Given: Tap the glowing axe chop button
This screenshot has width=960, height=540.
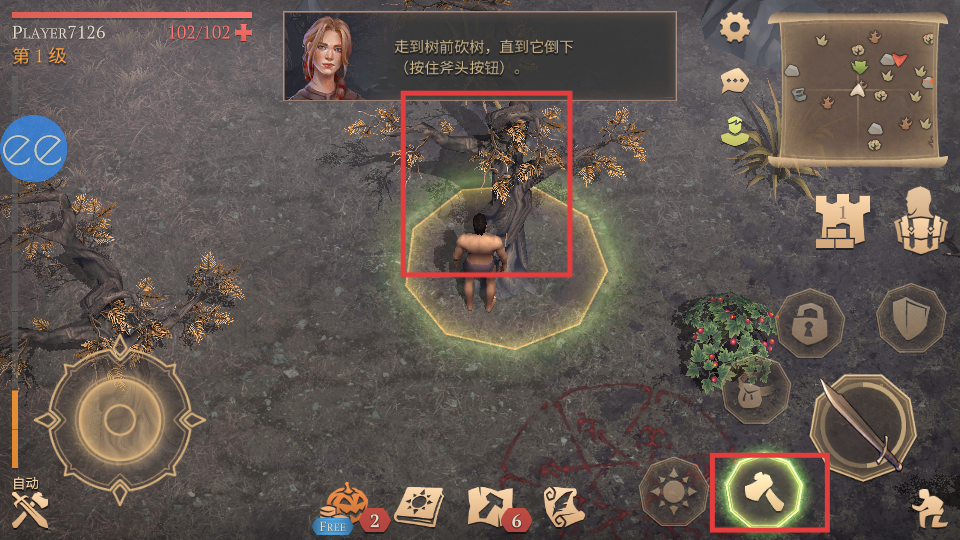Looking at the screenshot, I should click(768, 493).
